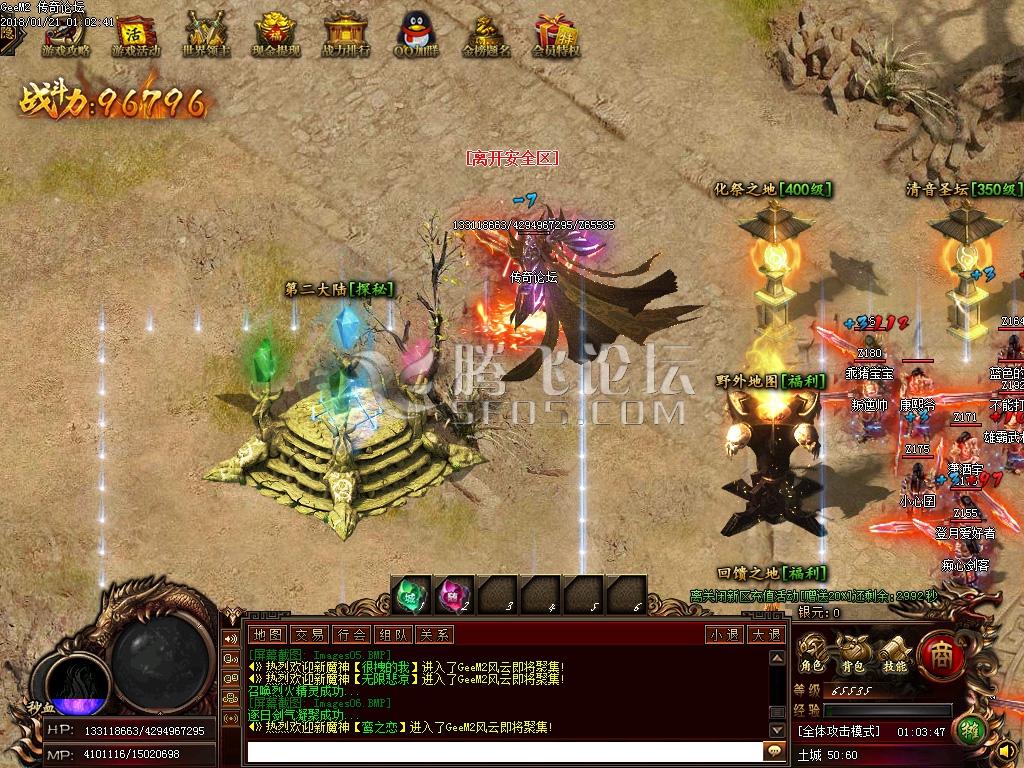The height and width of the screenshot is (768, 1024).
Task: Open the 现金提现 cash withdrawal icon
Action: click(x=276, y=34)
